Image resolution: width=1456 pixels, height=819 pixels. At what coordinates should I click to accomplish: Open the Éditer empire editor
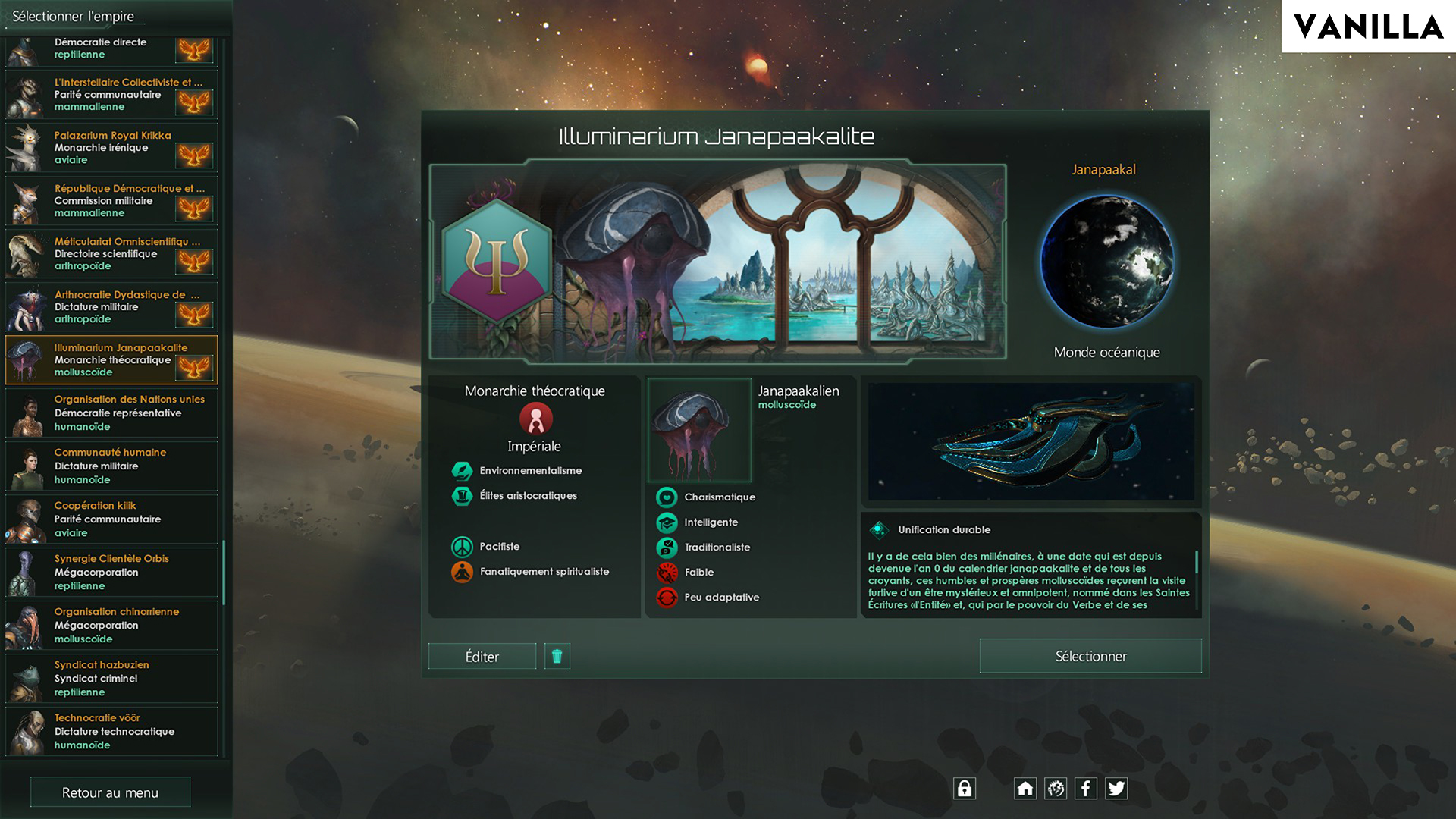[x=482, y=657]
